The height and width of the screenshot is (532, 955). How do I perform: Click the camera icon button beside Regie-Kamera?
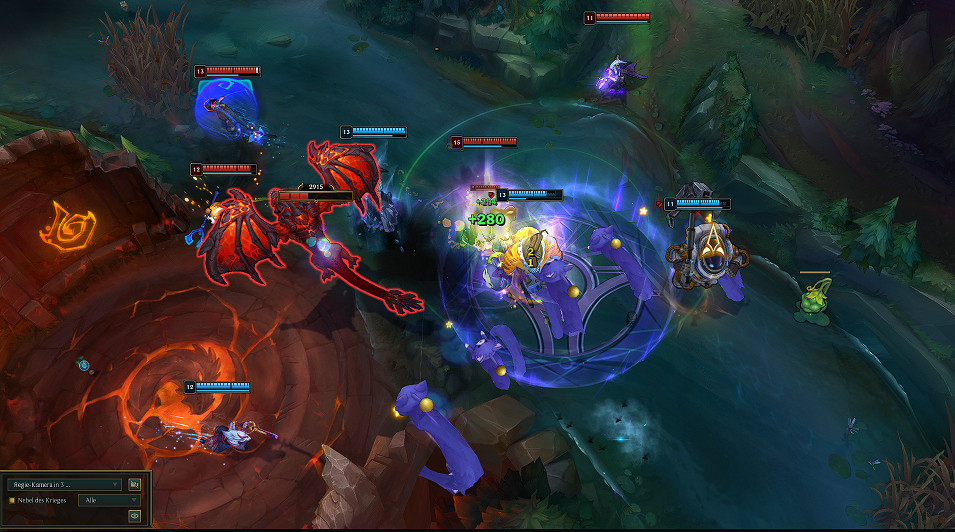click(134, 484)
